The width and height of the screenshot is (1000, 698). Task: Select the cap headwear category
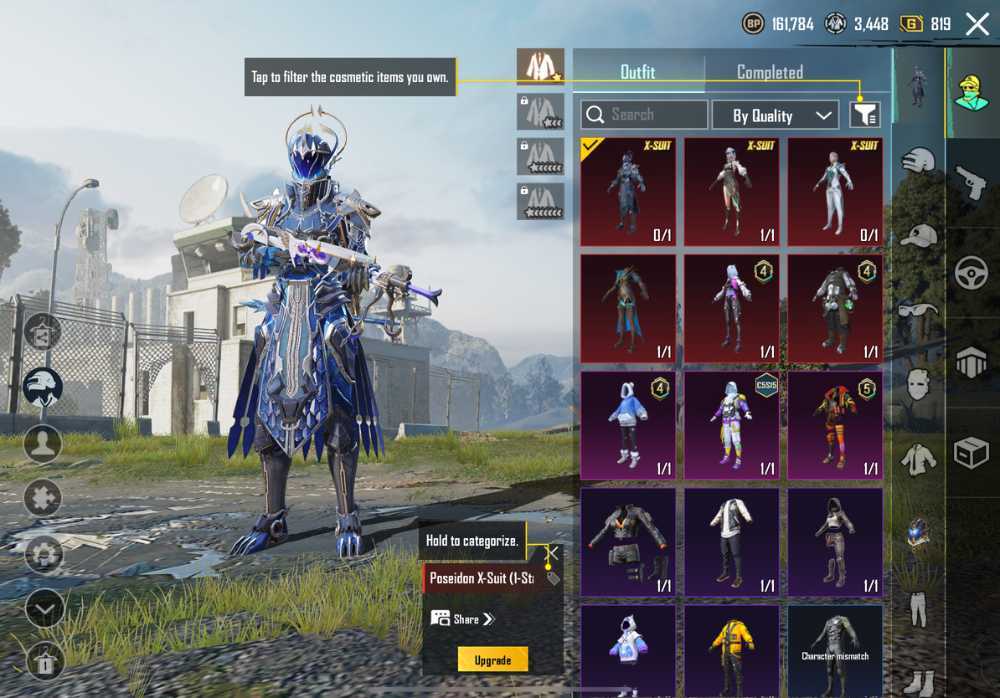click(x=918, y=235)
